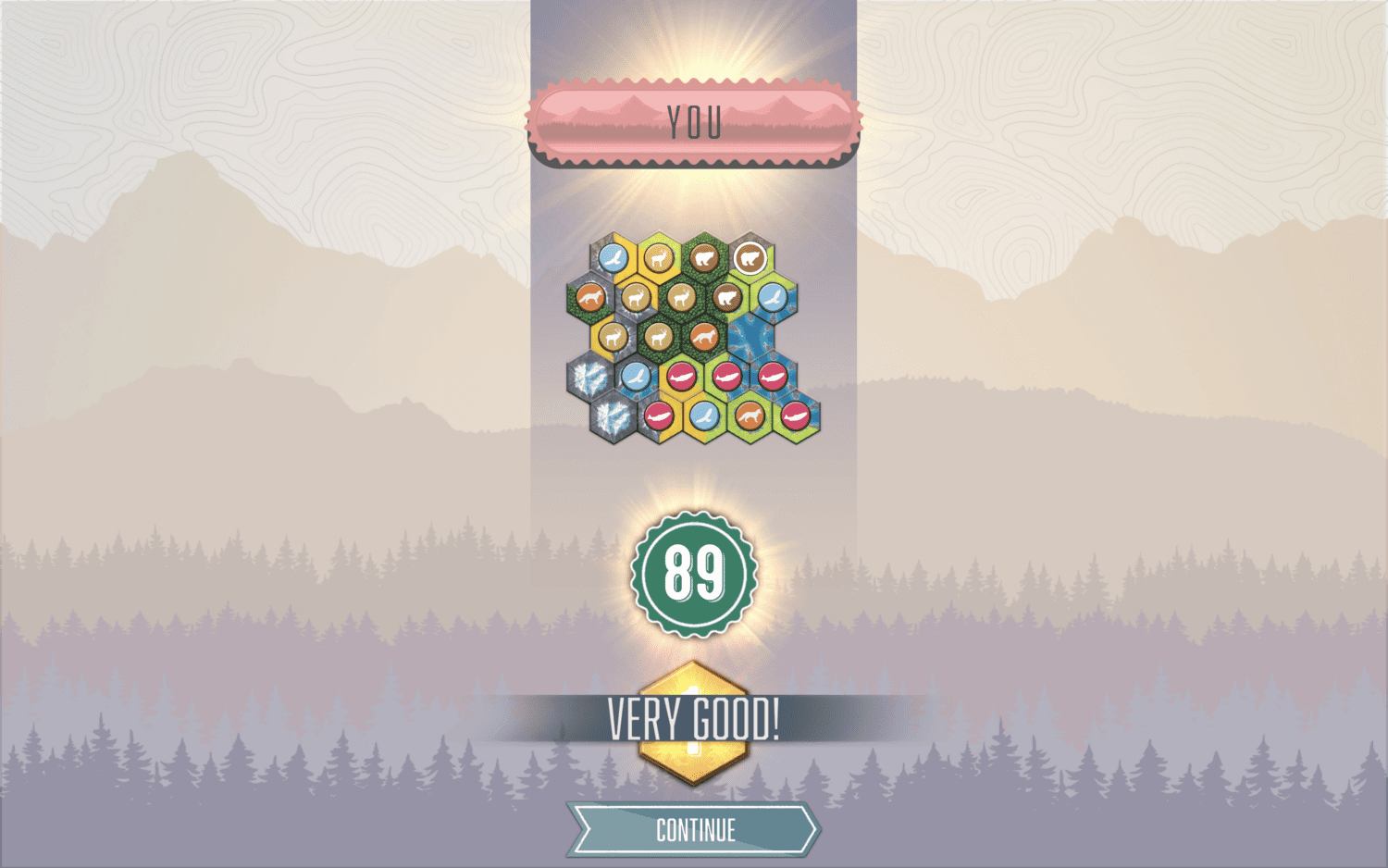This screenshot has height=868, width=1388.
Task: Select the hawk token above the rightmost river tile
Action: click(772, 298)
